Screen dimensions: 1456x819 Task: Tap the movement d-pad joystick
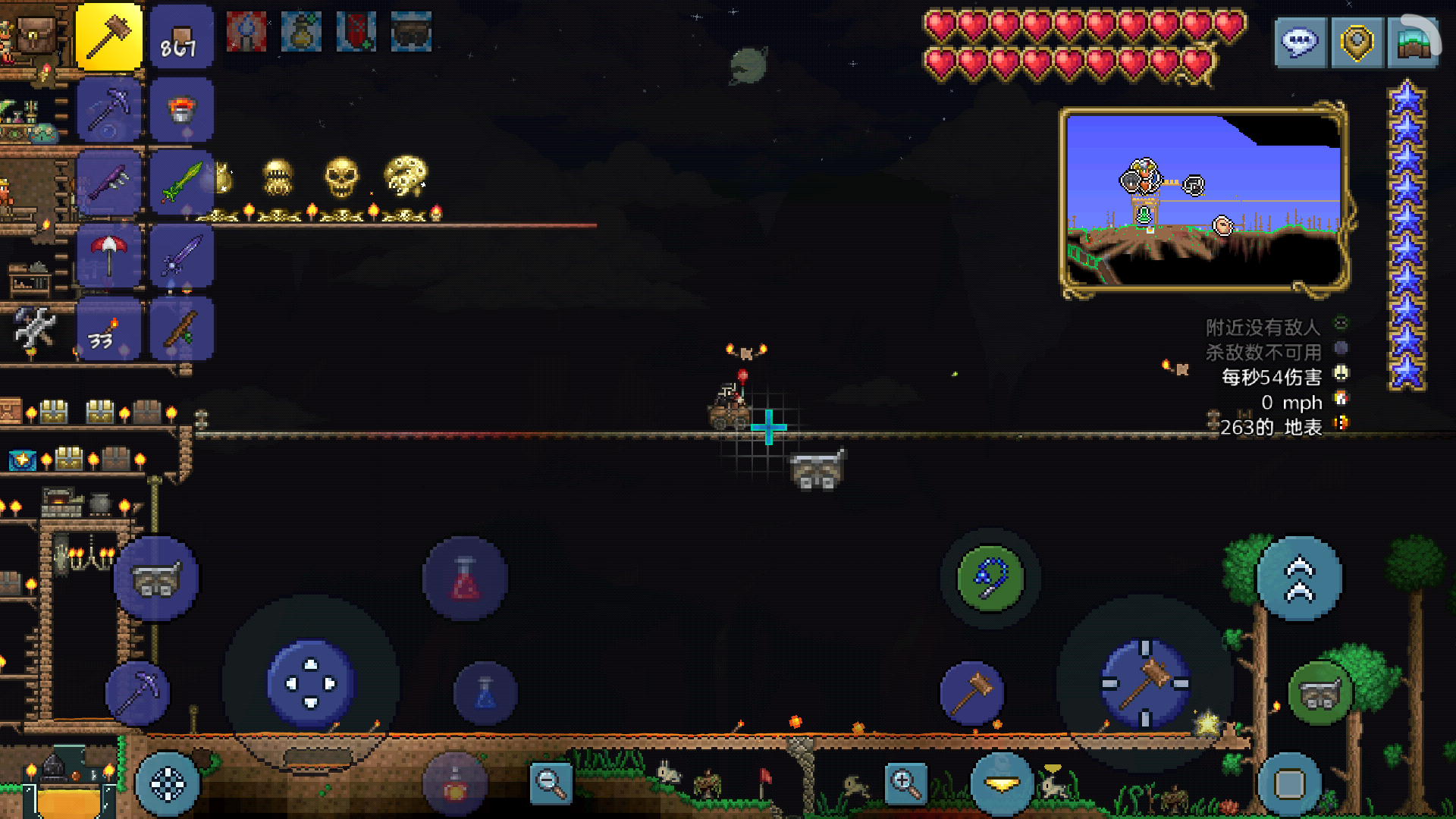click(x=311, y=683)
